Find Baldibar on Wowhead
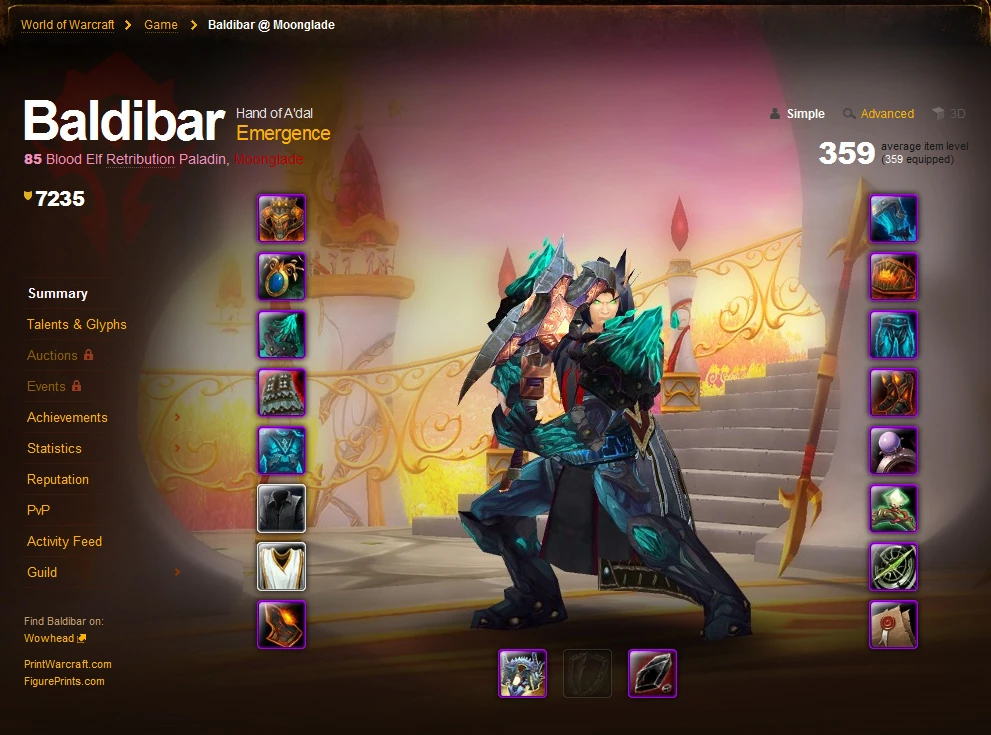This screenshot has width=991, height=735. point(49,638)
